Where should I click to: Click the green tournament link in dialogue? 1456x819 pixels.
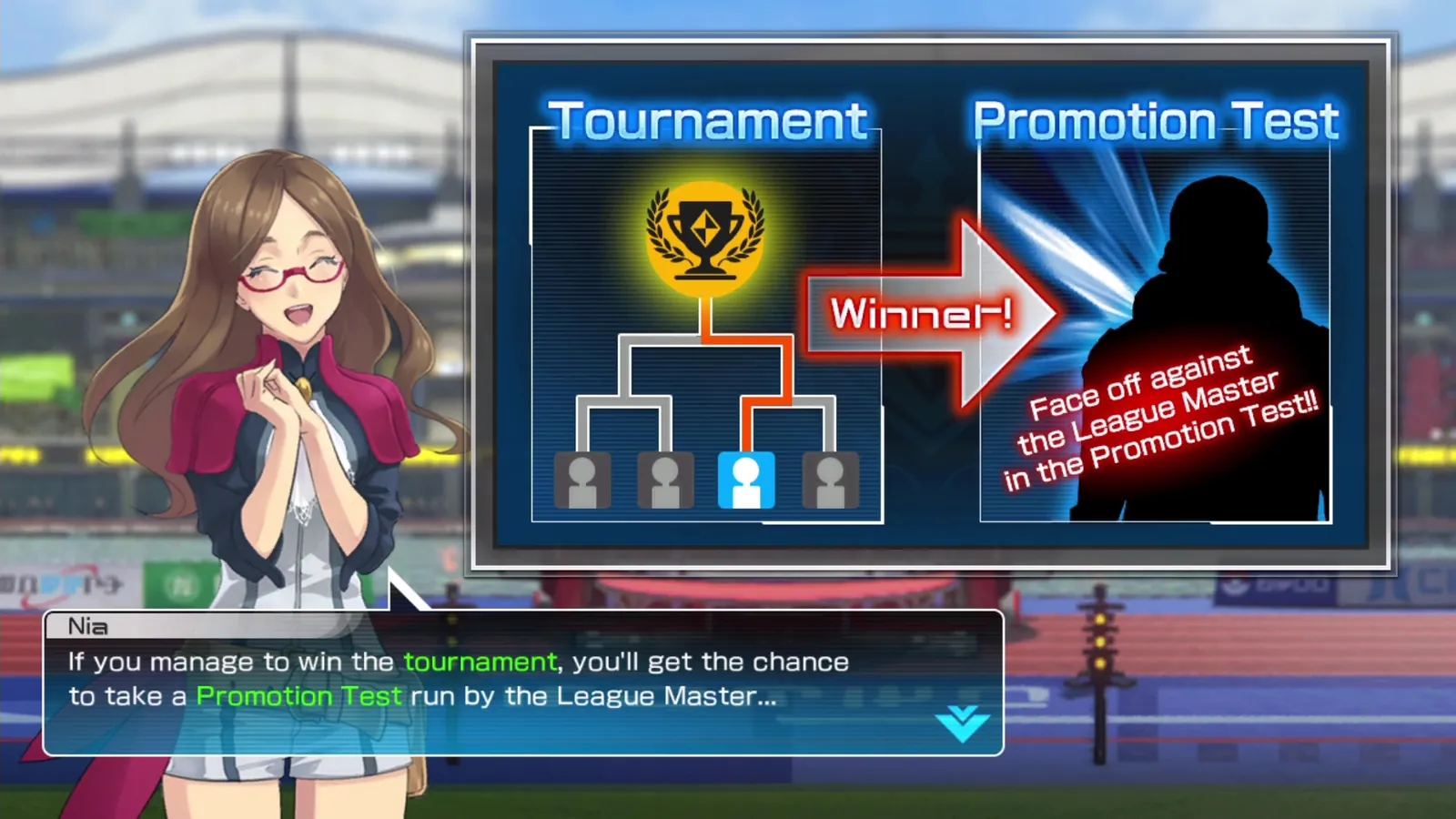coord(480,662)
